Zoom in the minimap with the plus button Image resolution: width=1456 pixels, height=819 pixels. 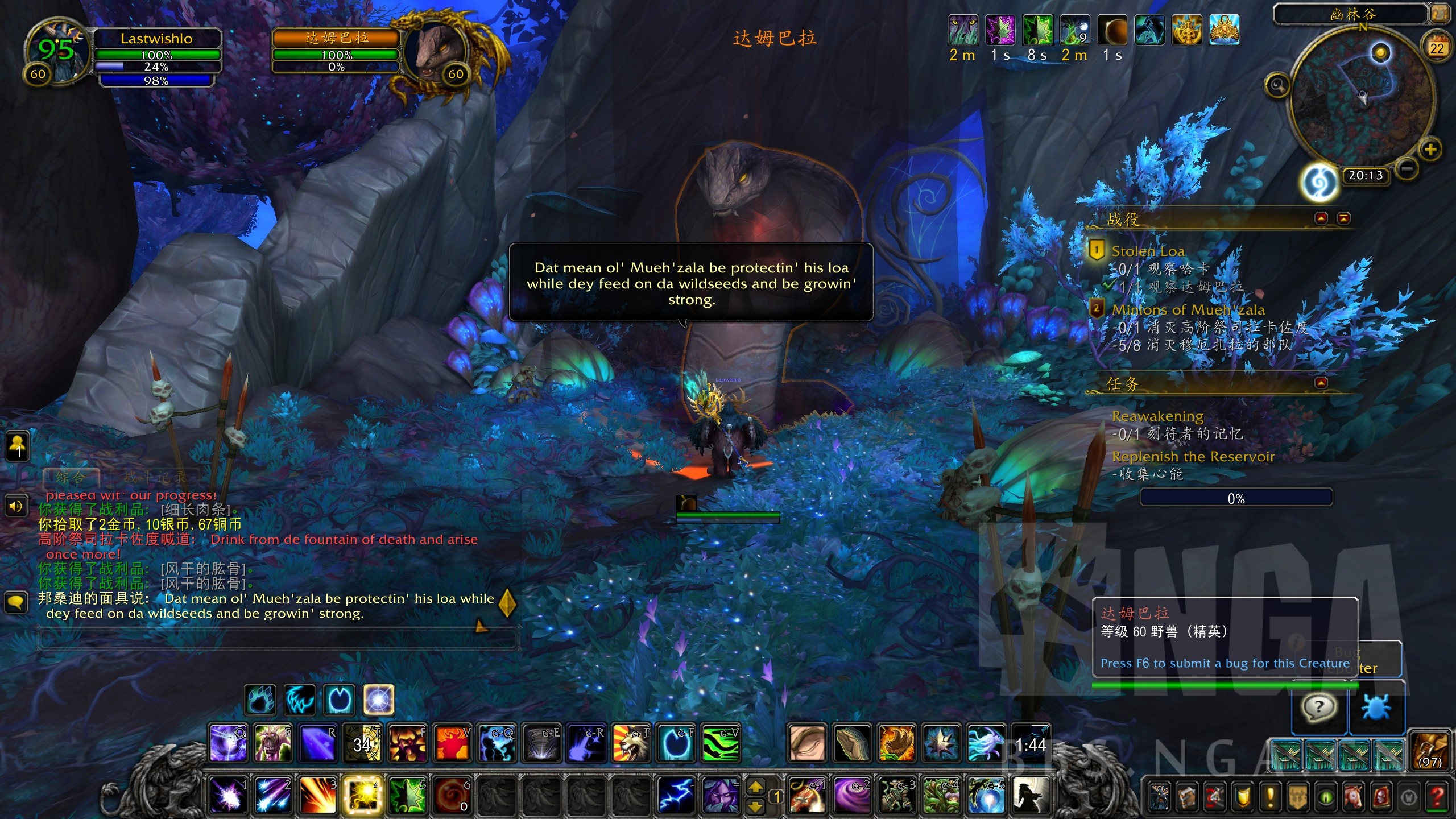(1430, 150)
